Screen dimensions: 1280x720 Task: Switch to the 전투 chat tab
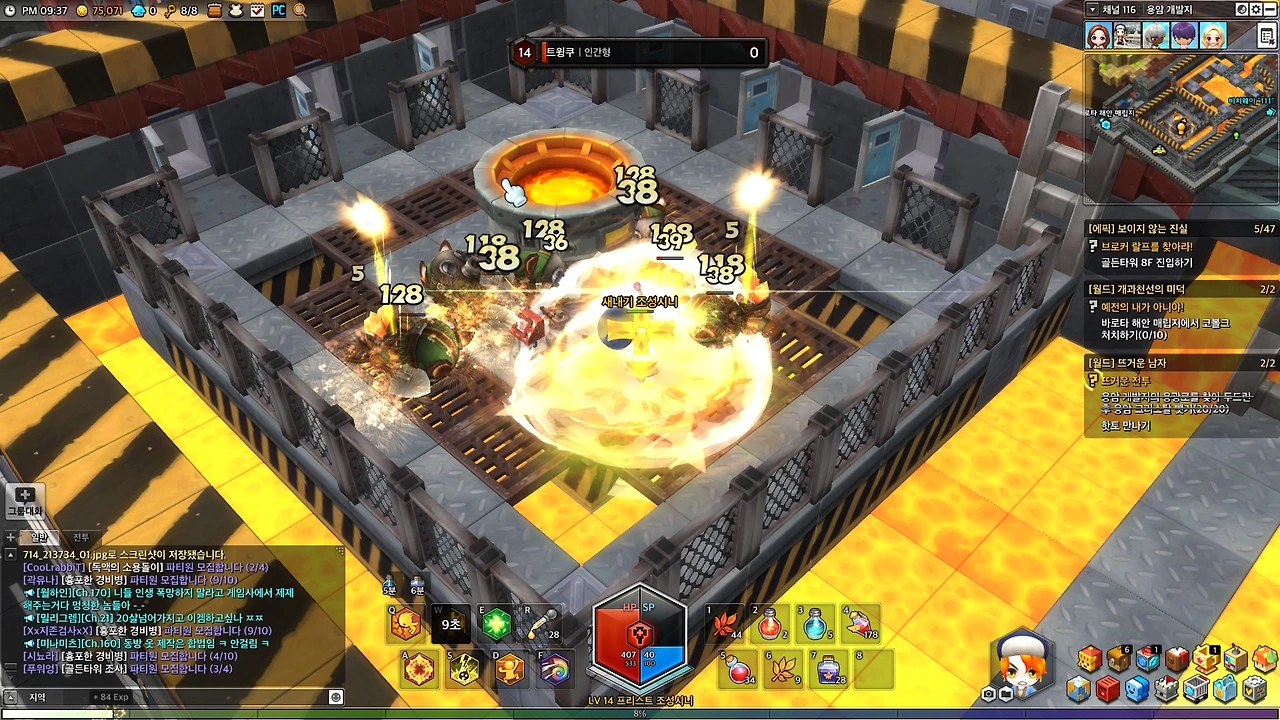pos(81,538)
